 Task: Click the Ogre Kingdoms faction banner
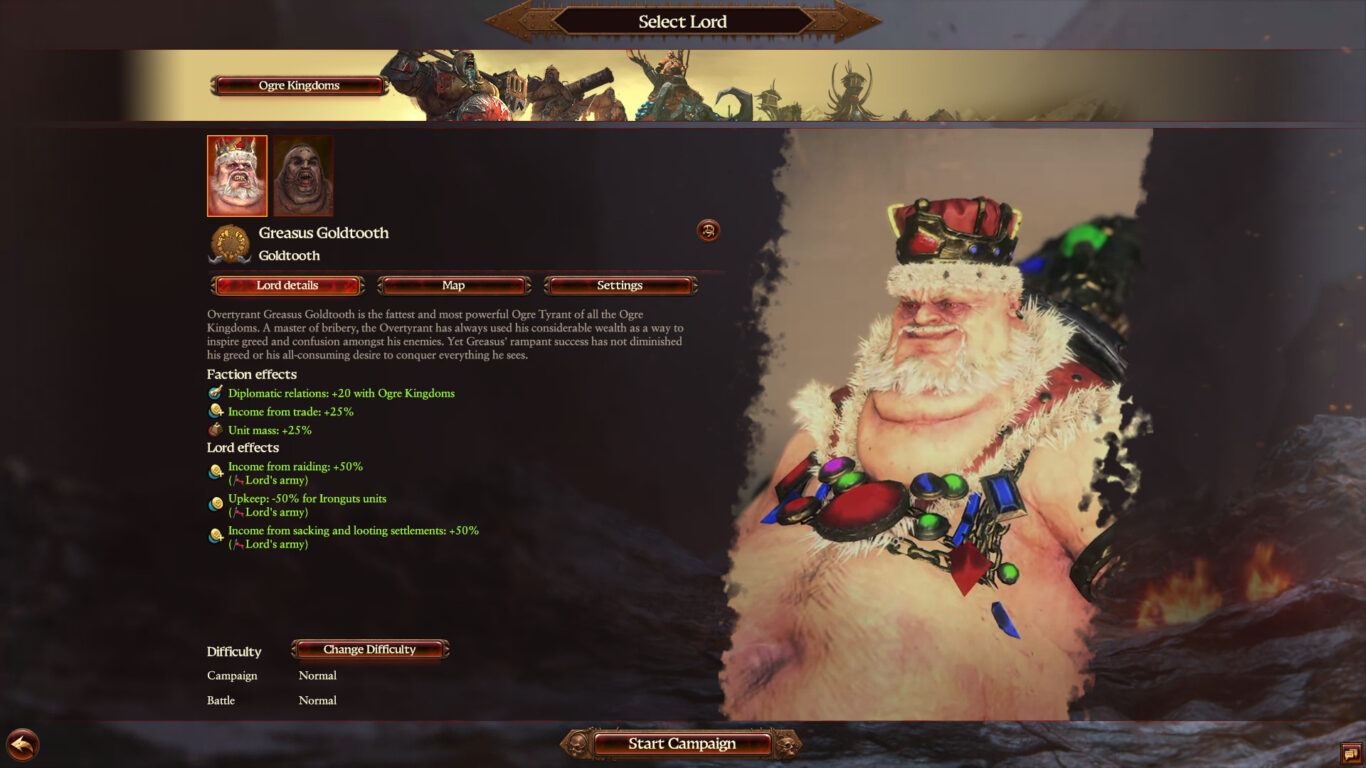297,85
